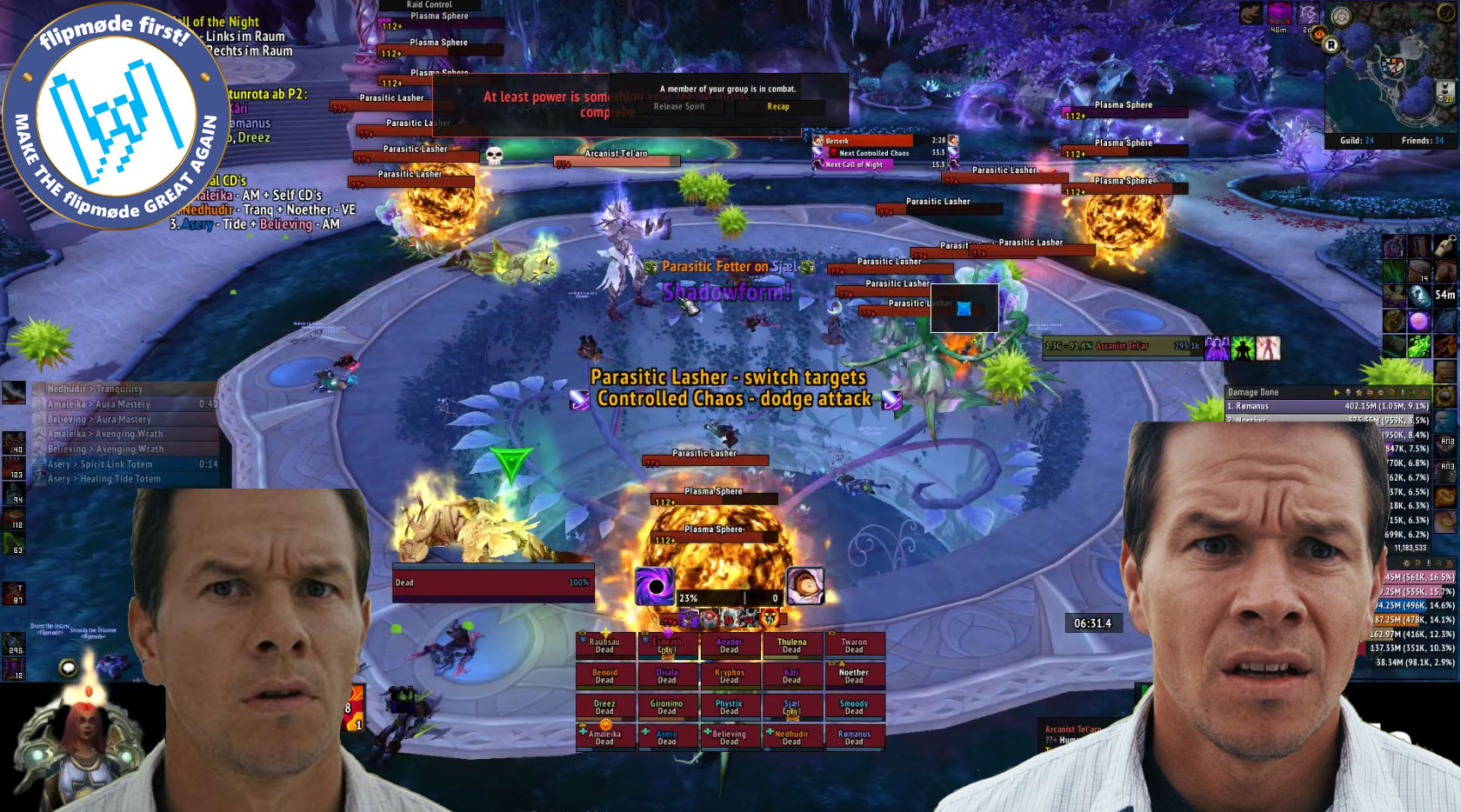Open the Friends list counter
1461x812 pixels.
point(1422,141)
